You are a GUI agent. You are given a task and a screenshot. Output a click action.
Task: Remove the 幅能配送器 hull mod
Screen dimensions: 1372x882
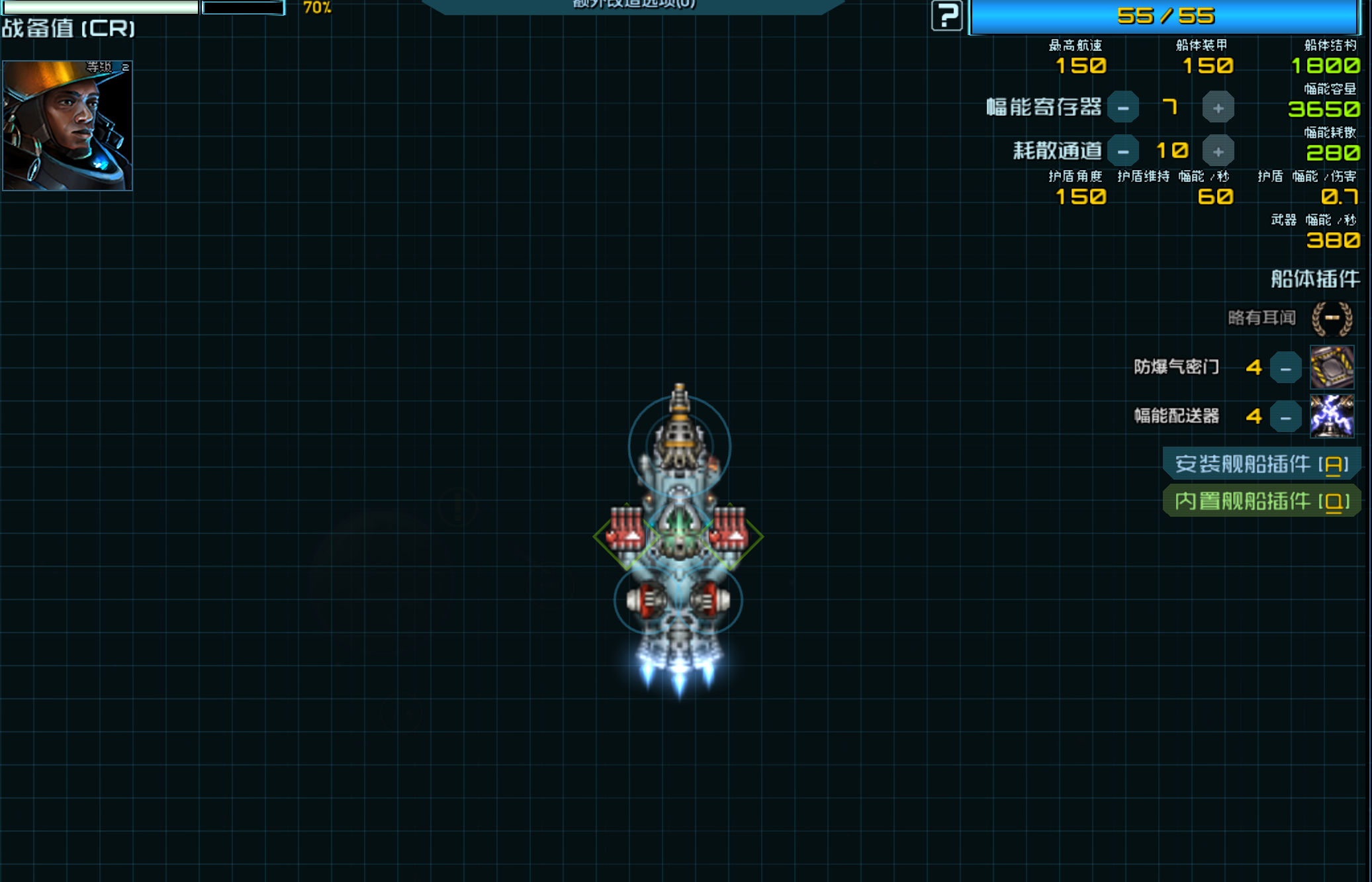coord(1285,417)
